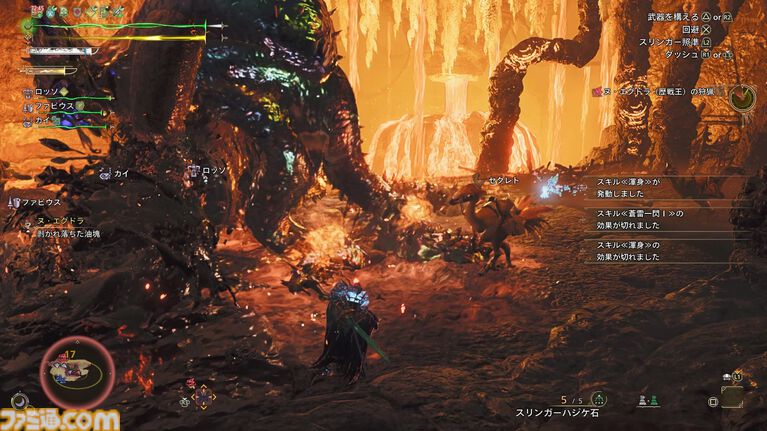
Task: Open the item pouch slot icon
Action: click(731, 396)
